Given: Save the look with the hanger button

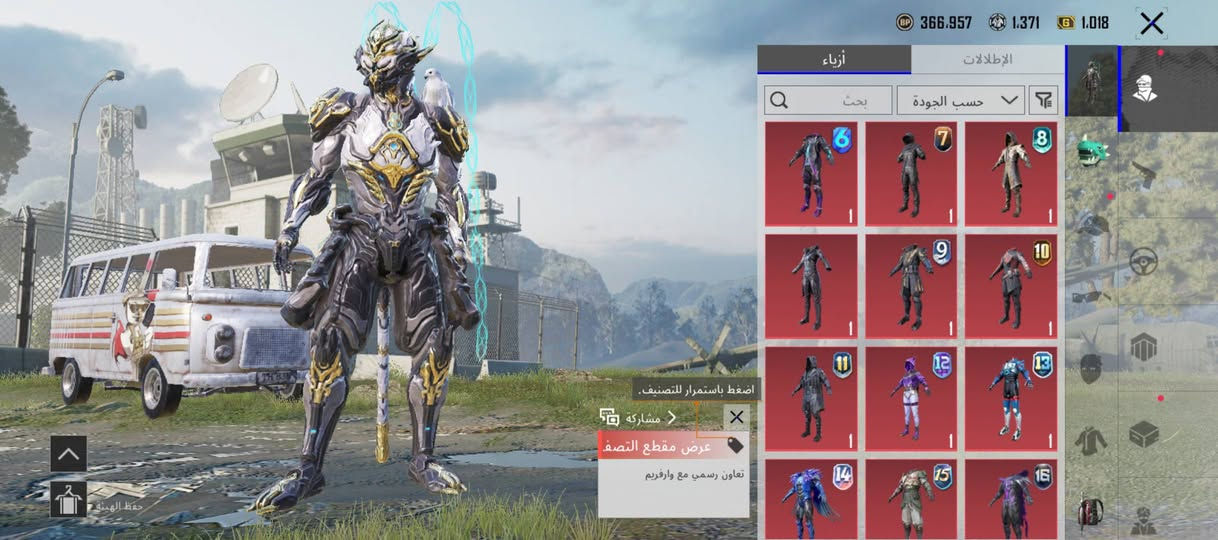Looking at the screenshot, I should 68,499.
